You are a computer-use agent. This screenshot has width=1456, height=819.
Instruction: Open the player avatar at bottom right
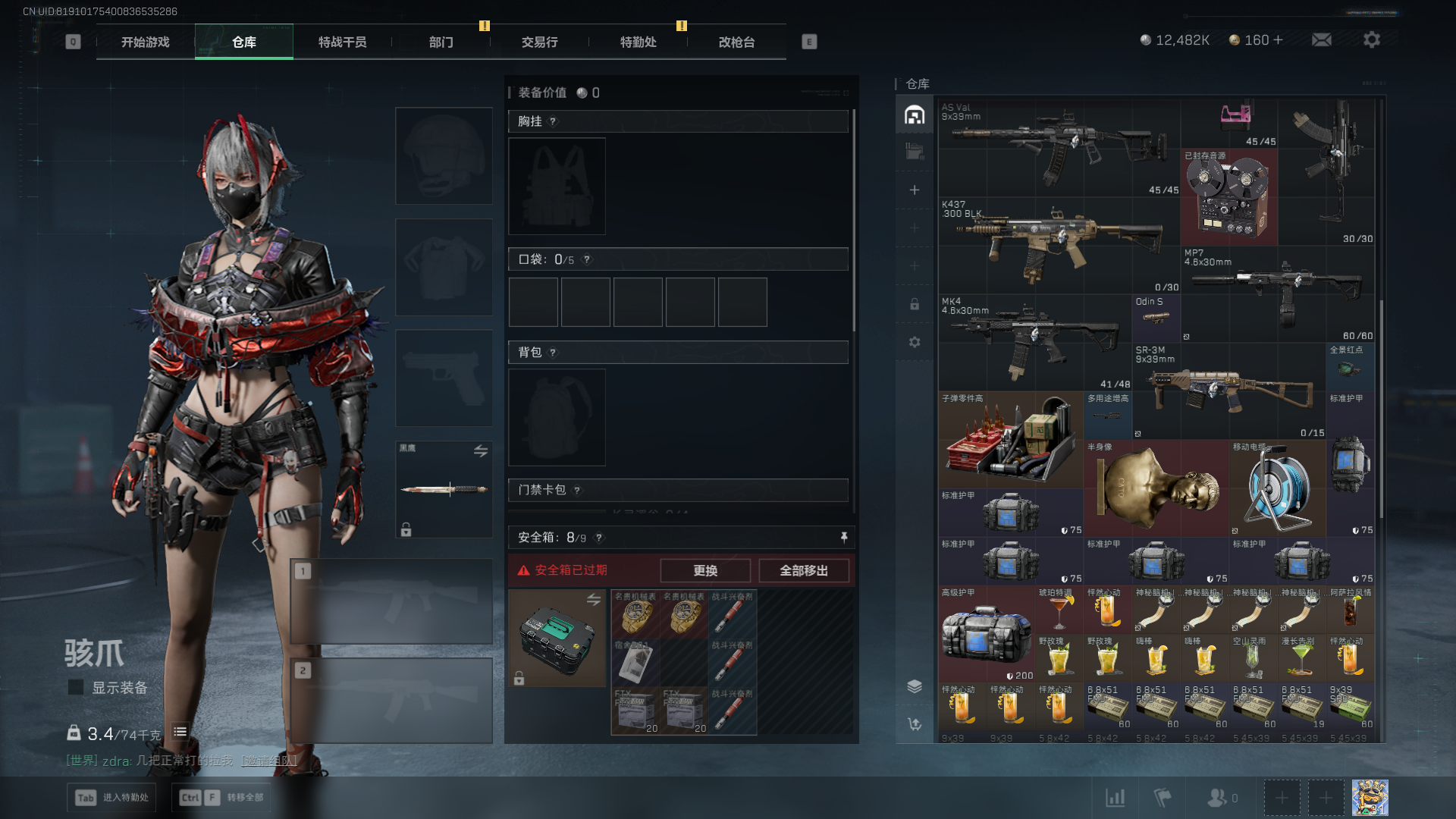click(x=1370, y=798)
